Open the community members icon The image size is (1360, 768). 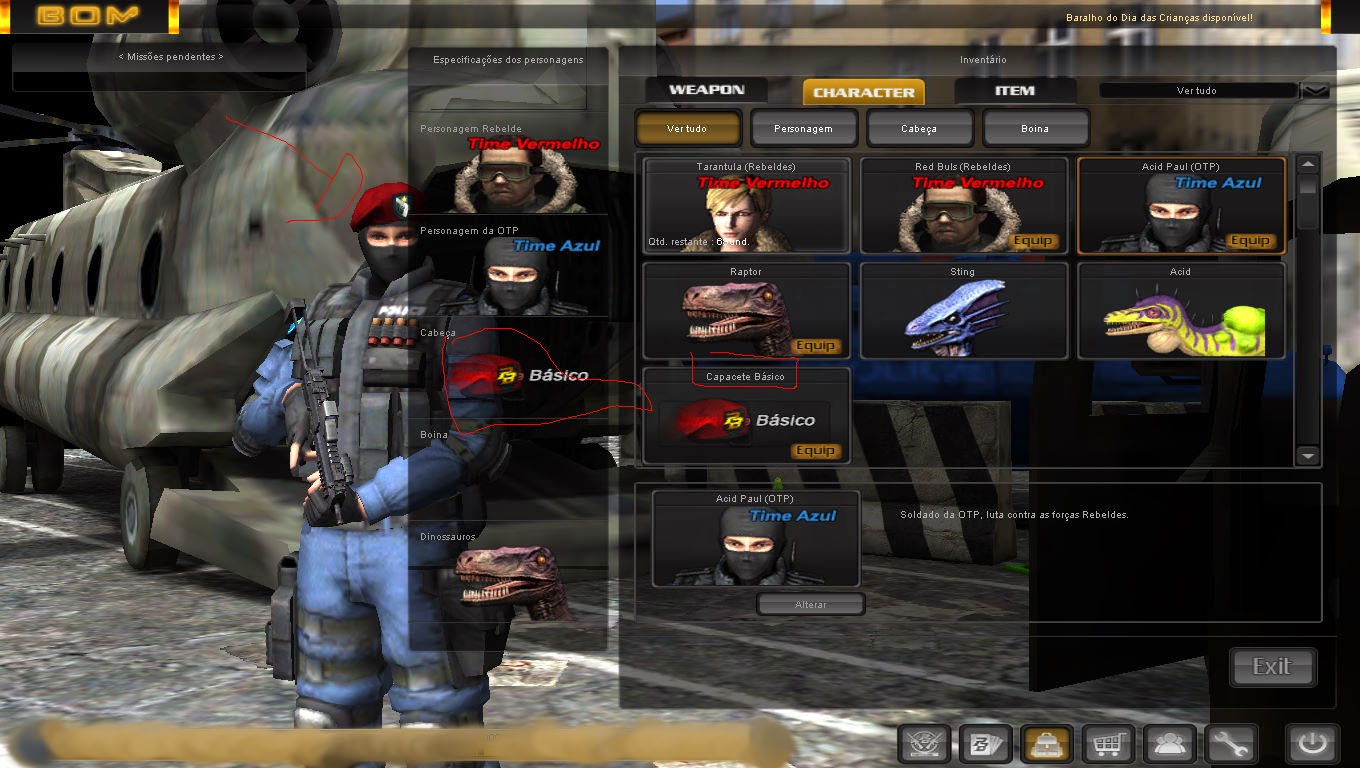click(x=1168, y=744)
